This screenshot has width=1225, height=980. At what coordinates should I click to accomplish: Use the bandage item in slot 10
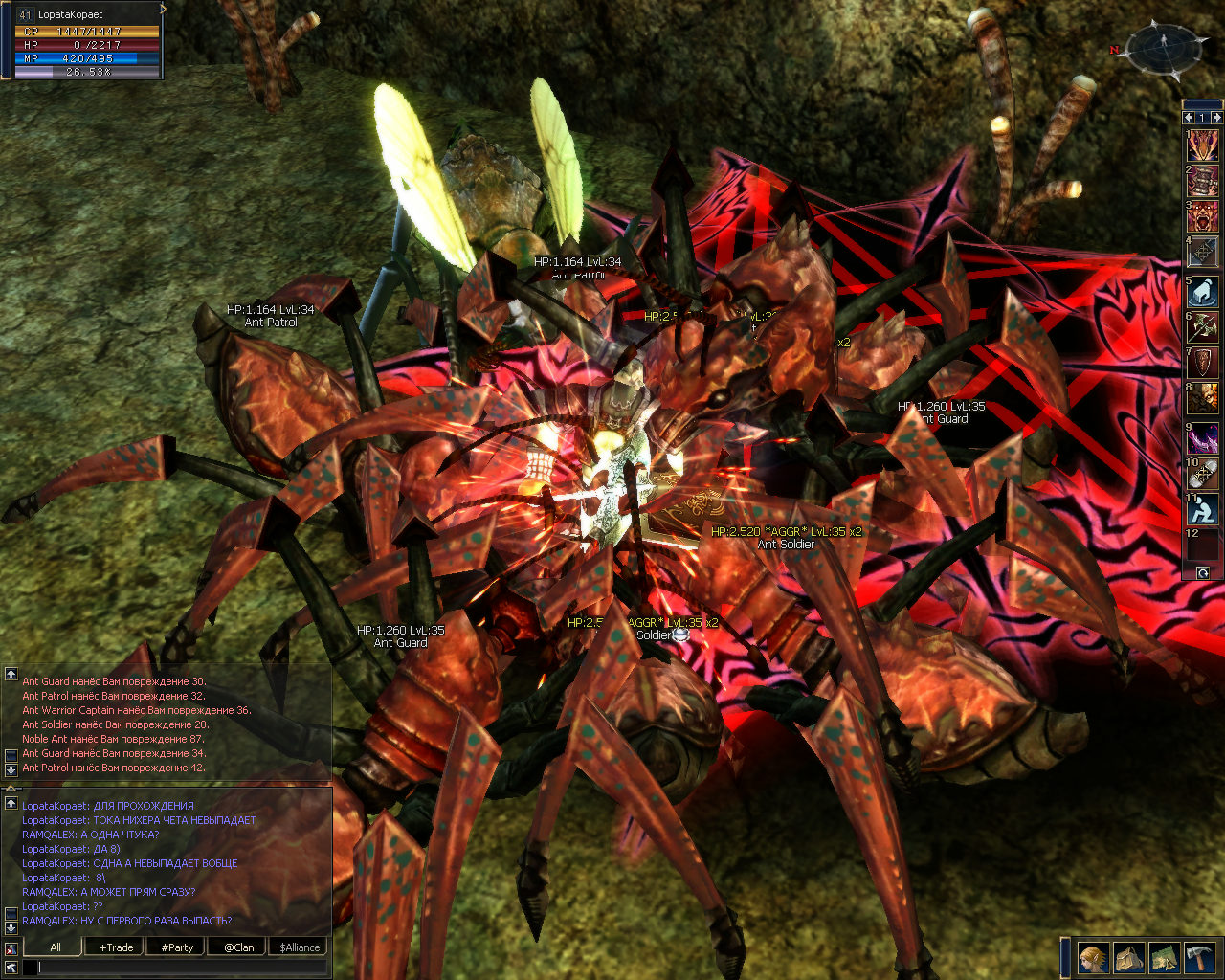(1203, 474)
